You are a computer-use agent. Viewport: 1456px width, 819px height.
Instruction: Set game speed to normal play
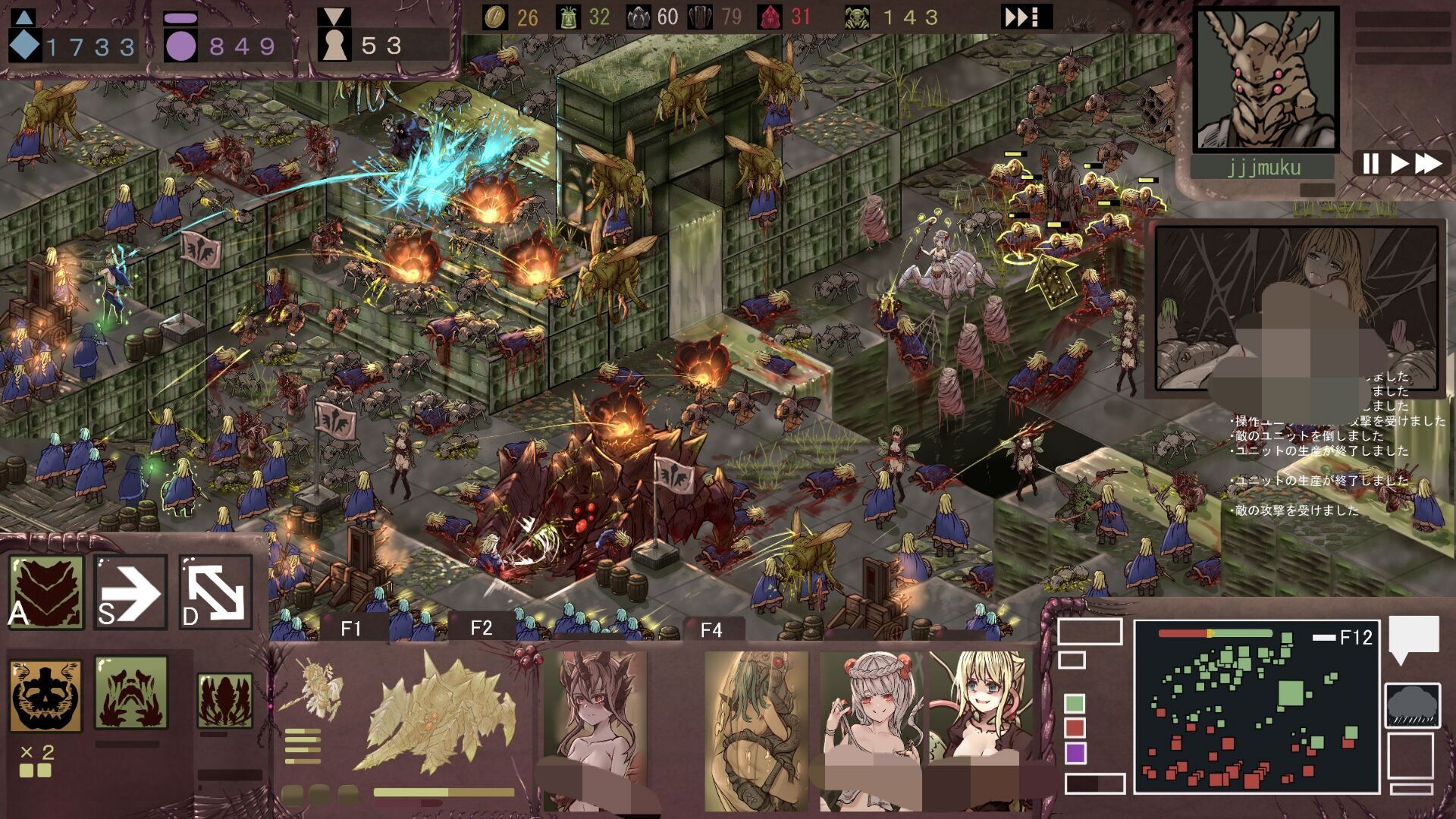1400,163
